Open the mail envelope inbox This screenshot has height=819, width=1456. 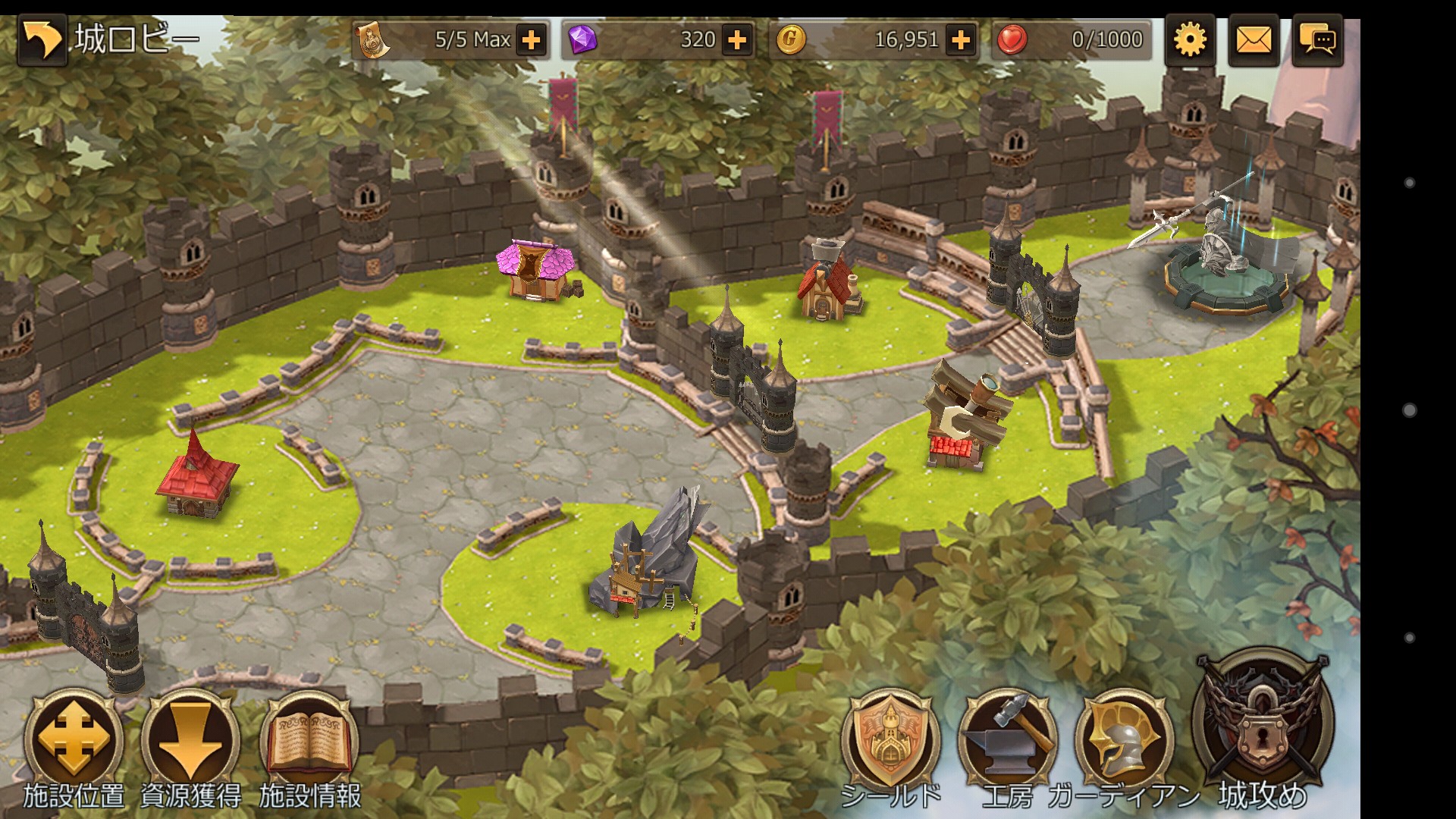click(1254, 40)
